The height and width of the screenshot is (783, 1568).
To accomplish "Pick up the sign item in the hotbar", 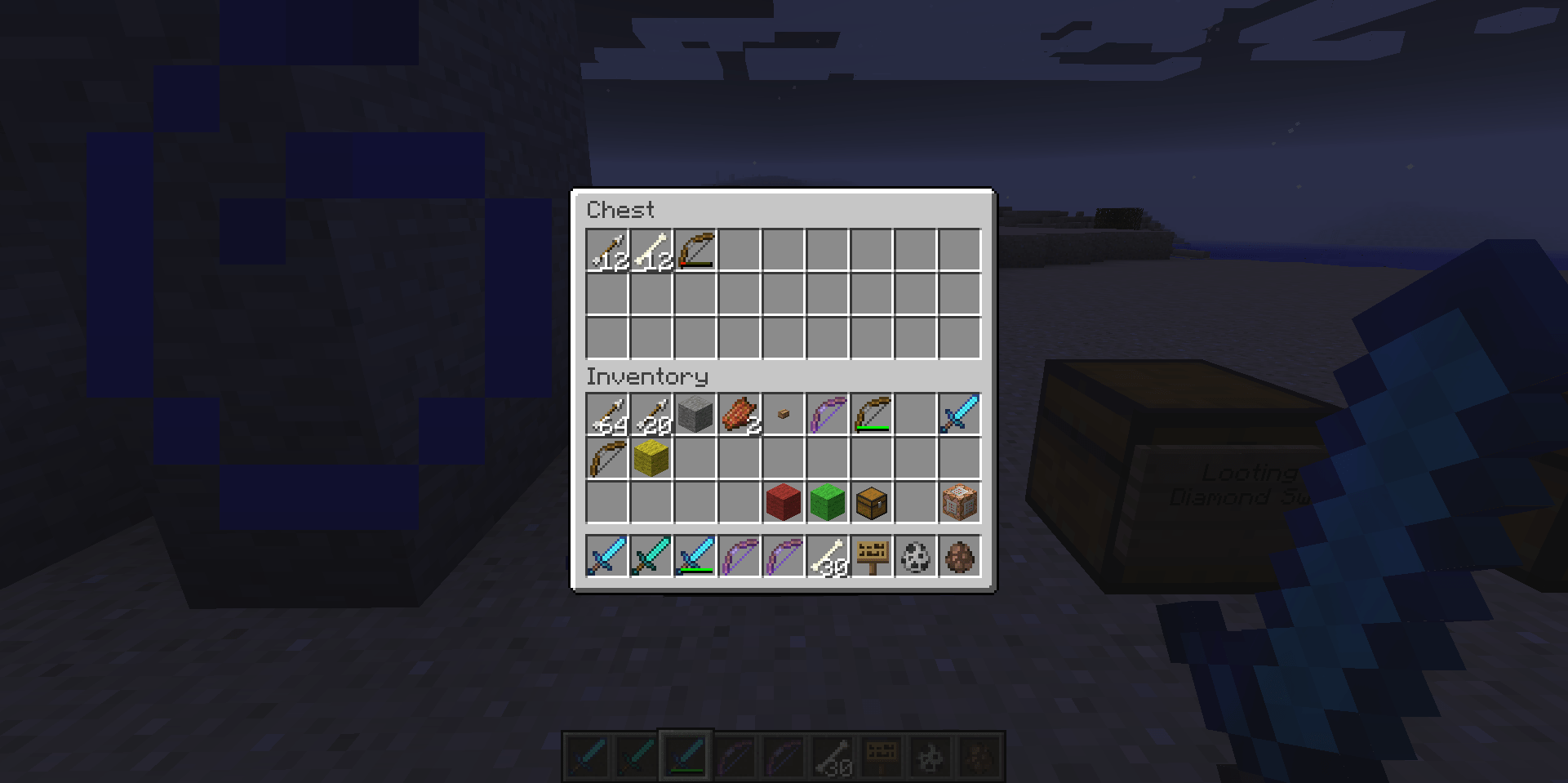I will (871, 555).
